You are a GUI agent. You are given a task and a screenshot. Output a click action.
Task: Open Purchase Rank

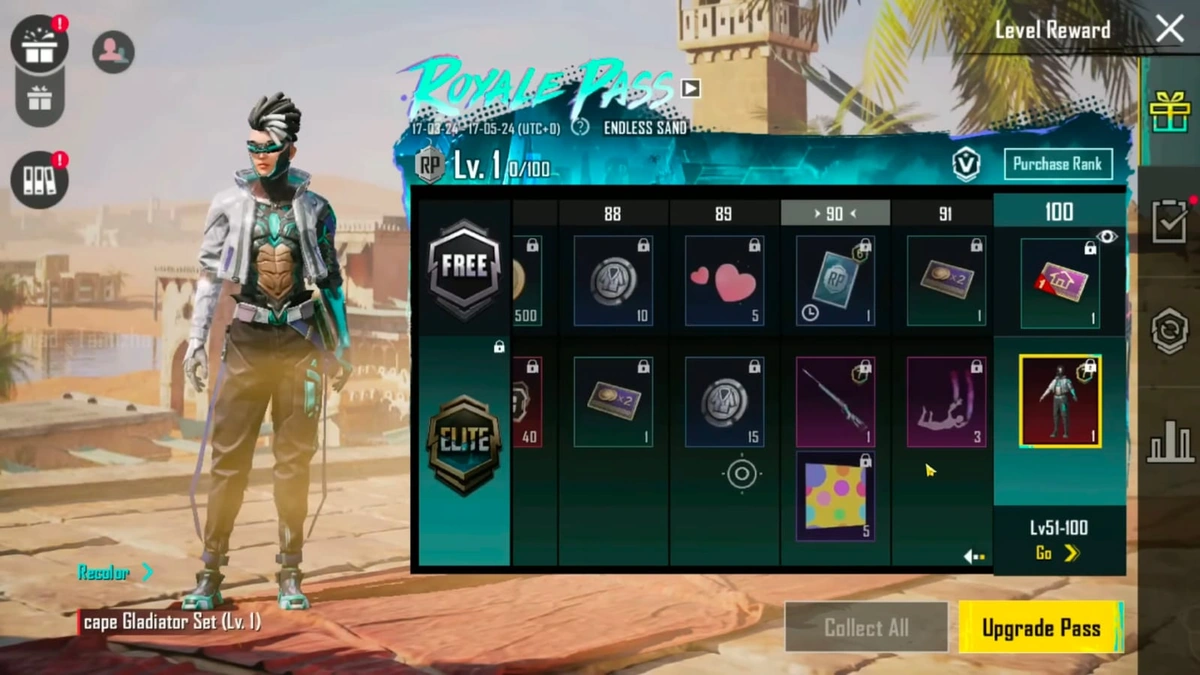[1057, 164]
